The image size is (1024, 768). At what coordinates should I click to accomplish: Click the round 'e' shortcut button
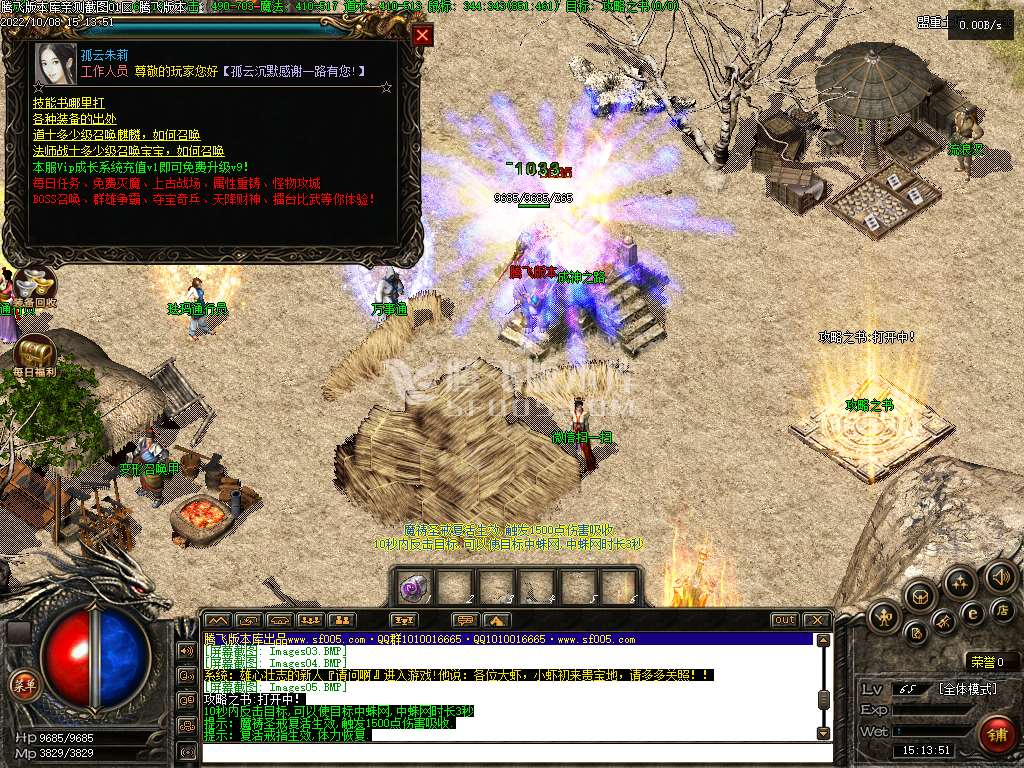(972, 613)
